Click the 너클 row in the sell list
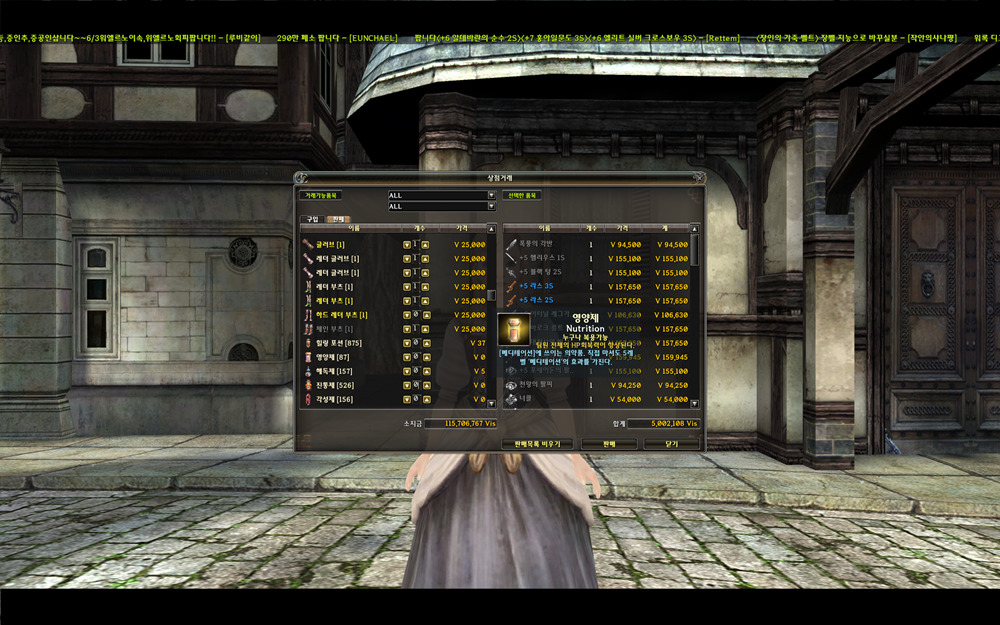 tap(528, 398)
